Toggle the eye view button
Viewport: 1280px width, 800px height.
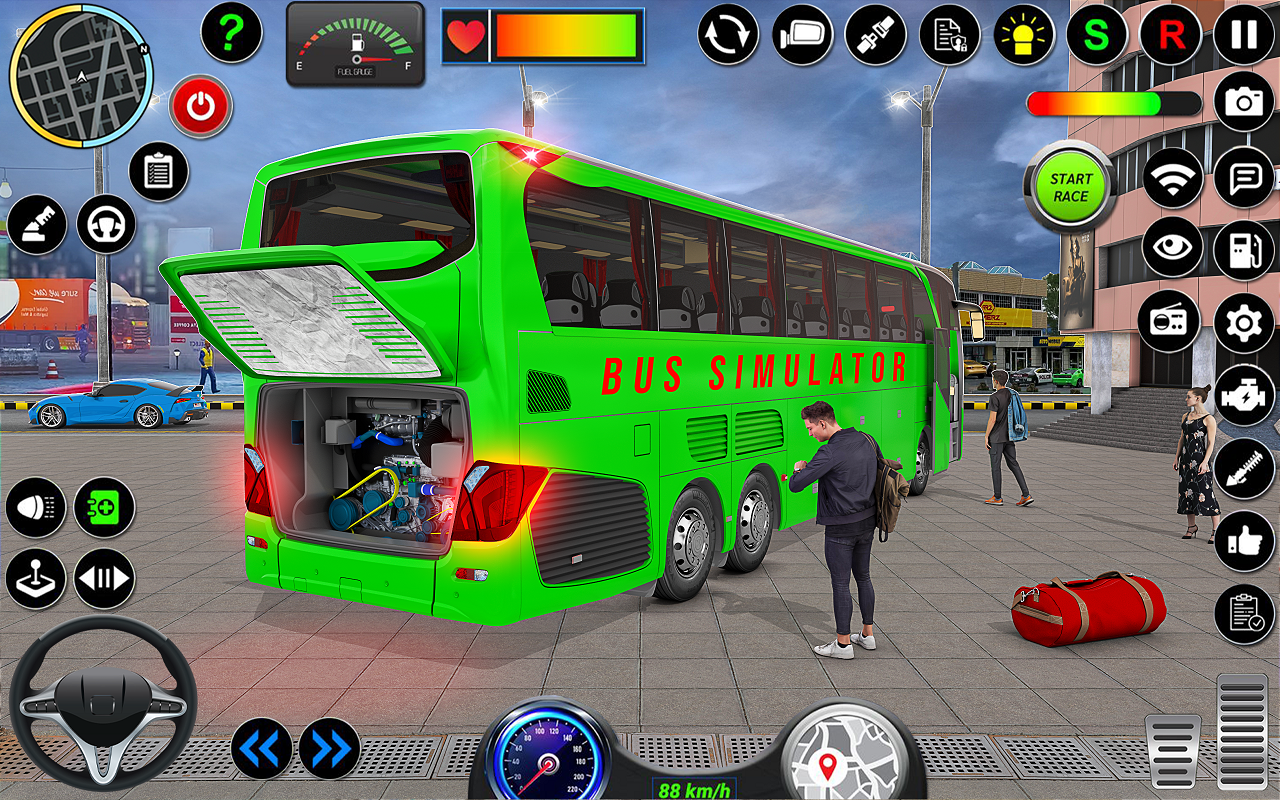pyautogui.click(x=1172, y=247)
